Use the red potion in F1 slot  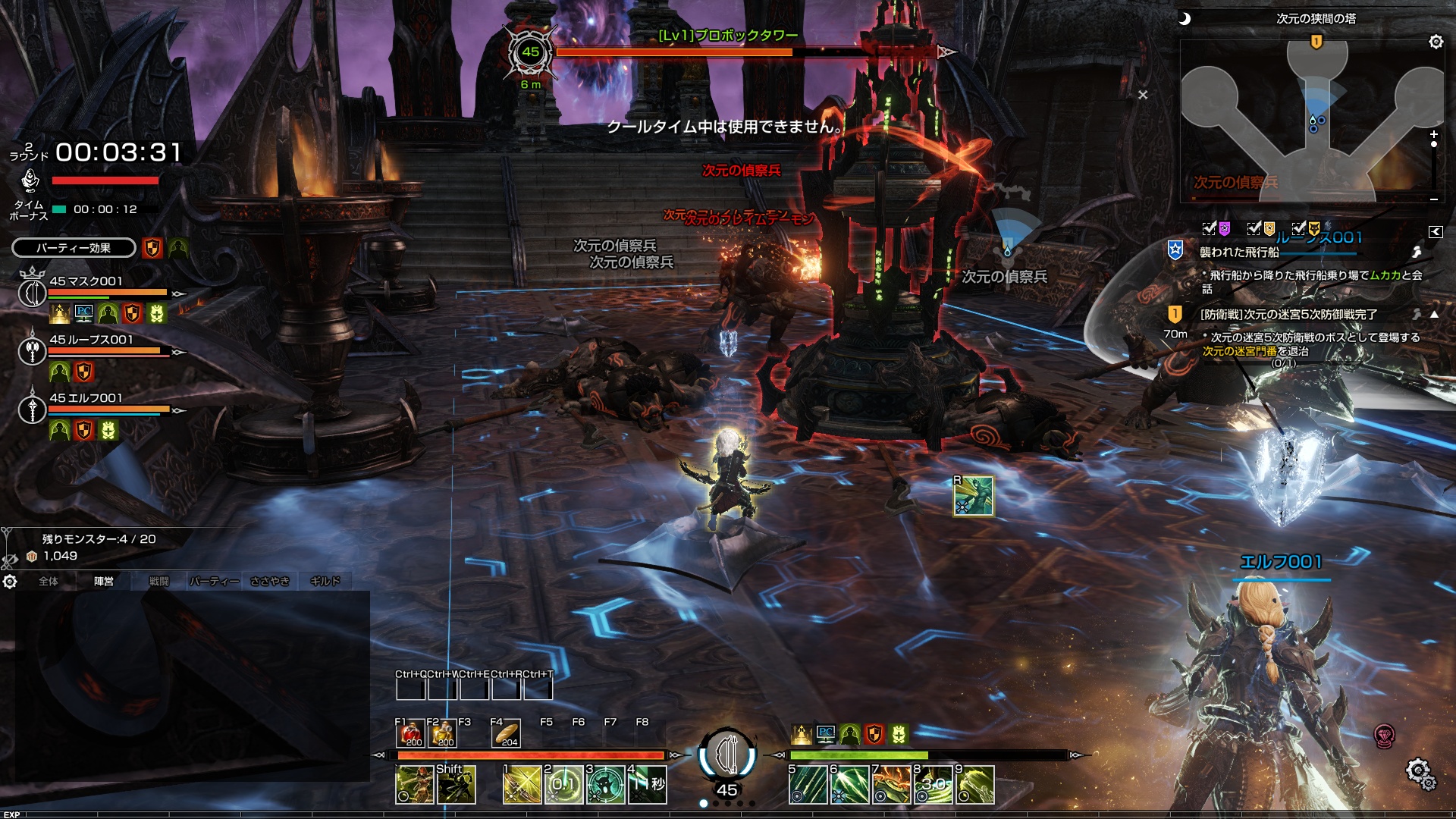pos(411,733)
